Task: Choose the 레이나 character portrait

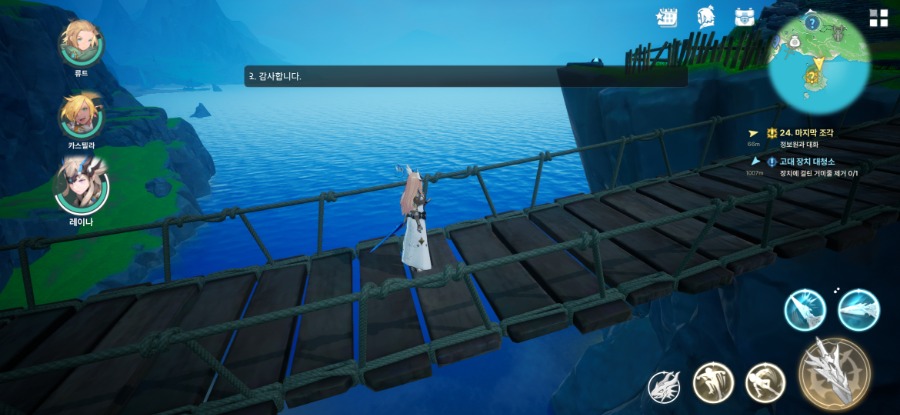Action: pyautogui.click(x=81, y=184)
